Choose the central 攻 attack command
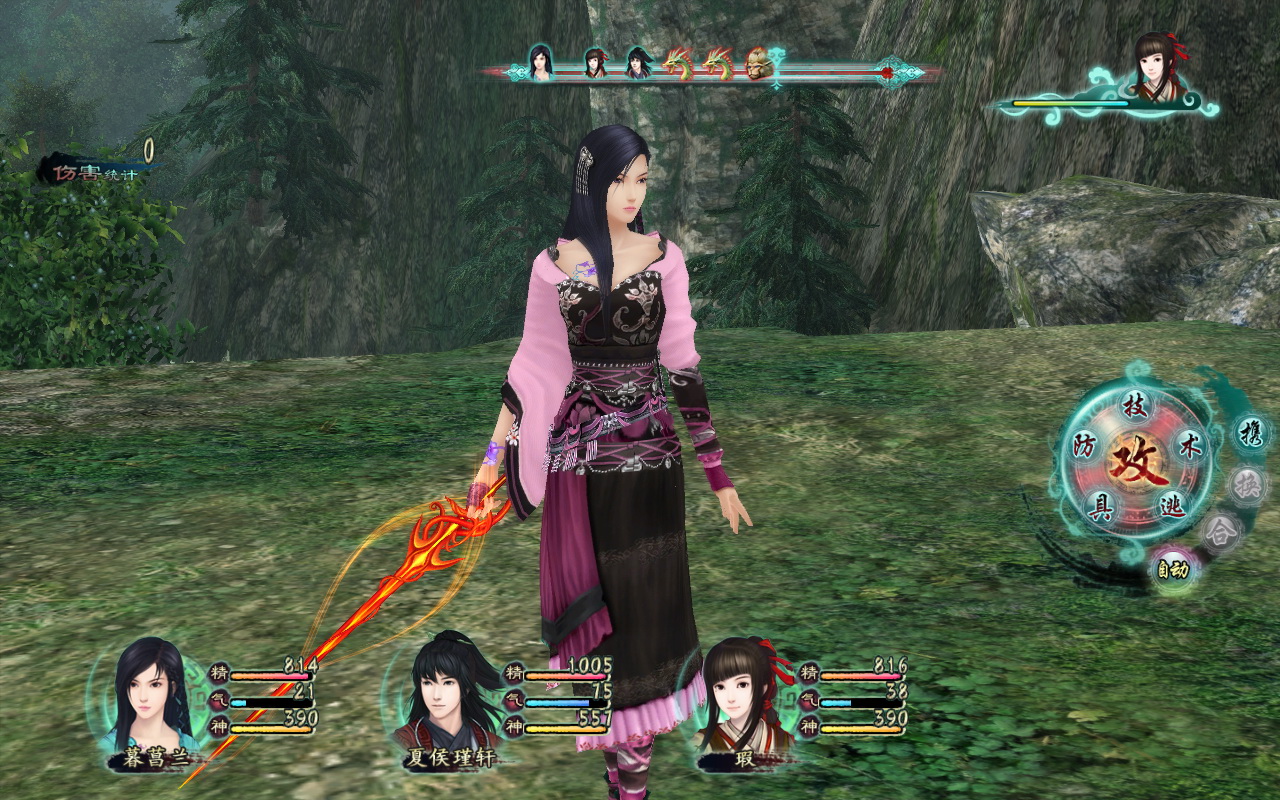Screen dimensions: 1280x800 point(1139,462)
